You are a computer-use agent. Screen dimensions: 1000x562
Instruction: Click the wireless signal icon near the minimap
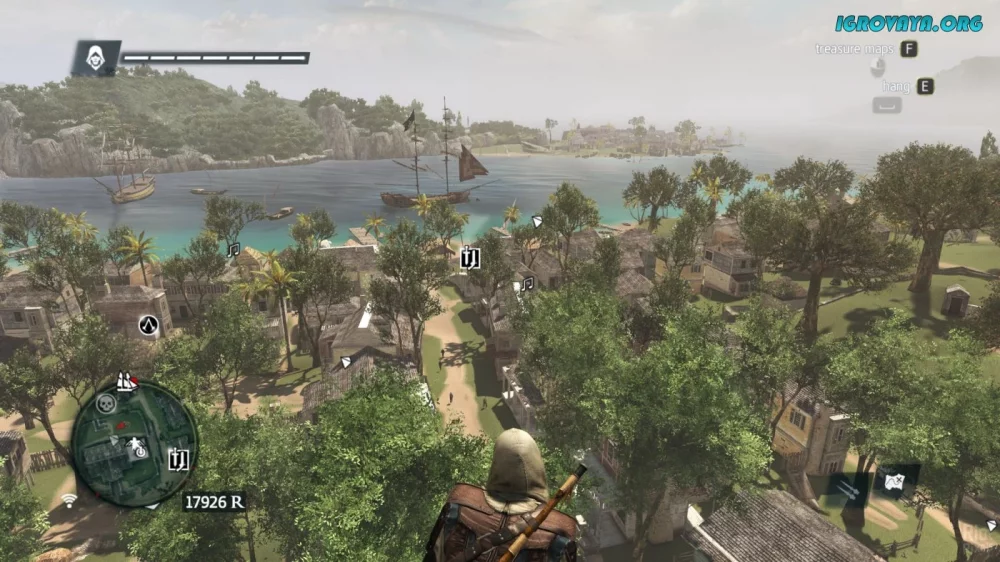pos(69,499)
